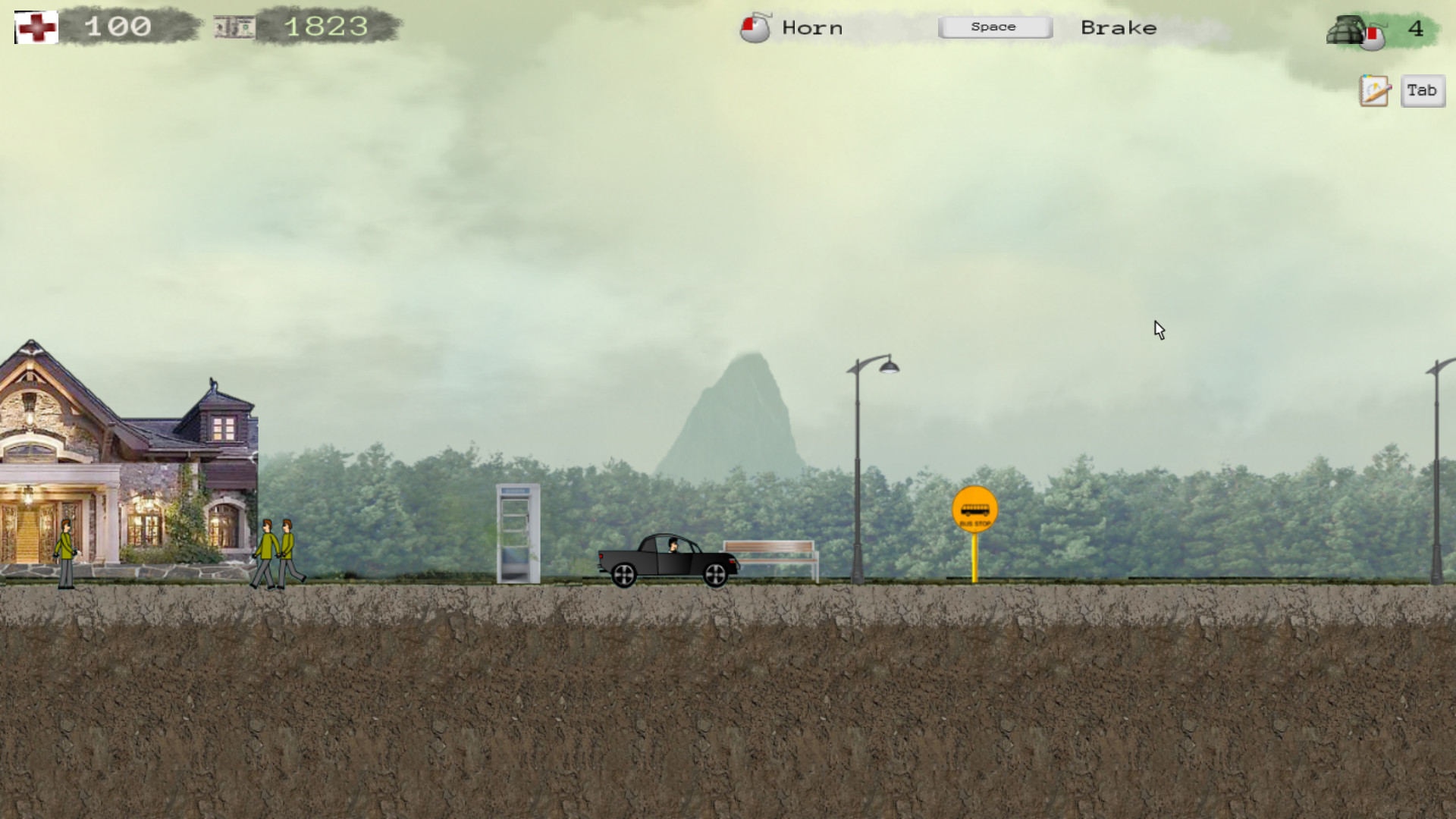Image resolution: width=1456 pixels, height=819 pixels.
Task: Click the red health cross icon
Action: coord(35,27)
